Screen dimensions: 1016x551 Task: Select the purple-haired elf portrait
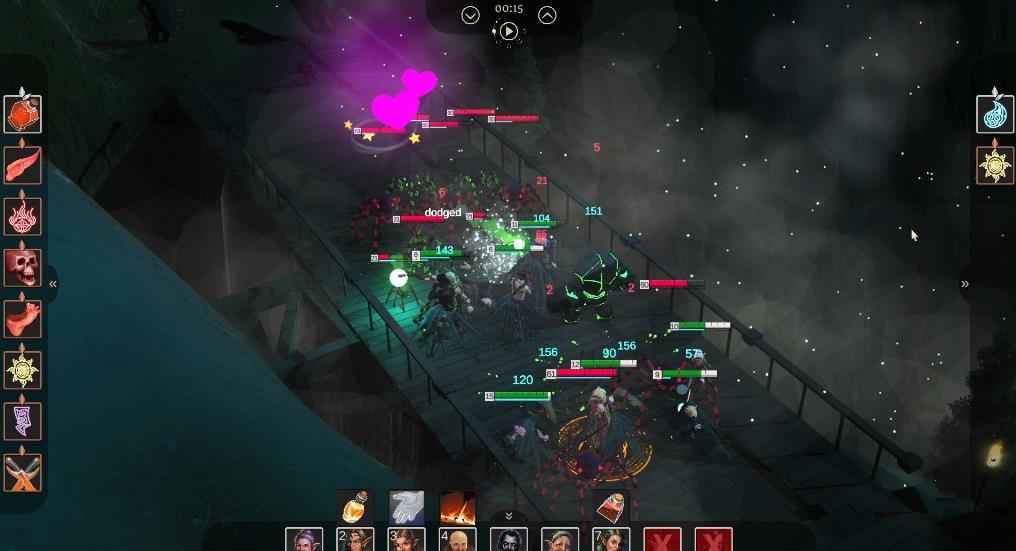click(x=304, y=541)
